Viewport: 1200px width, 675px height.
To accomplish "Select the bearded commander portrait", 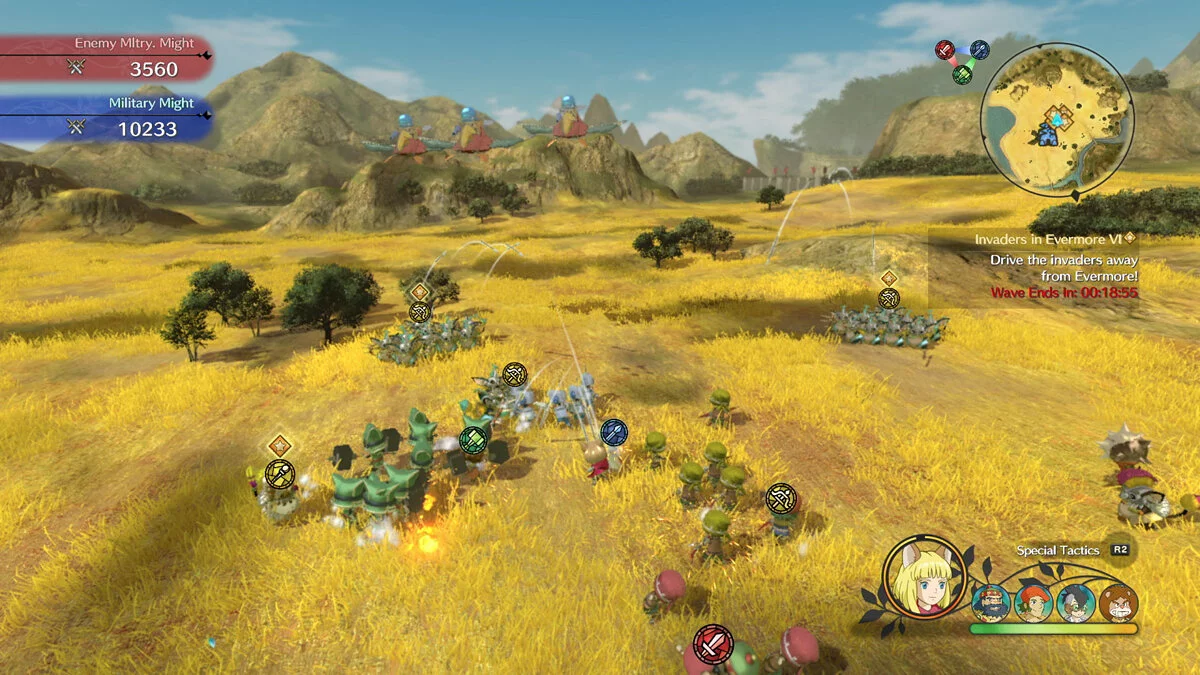I will (990, 603).
